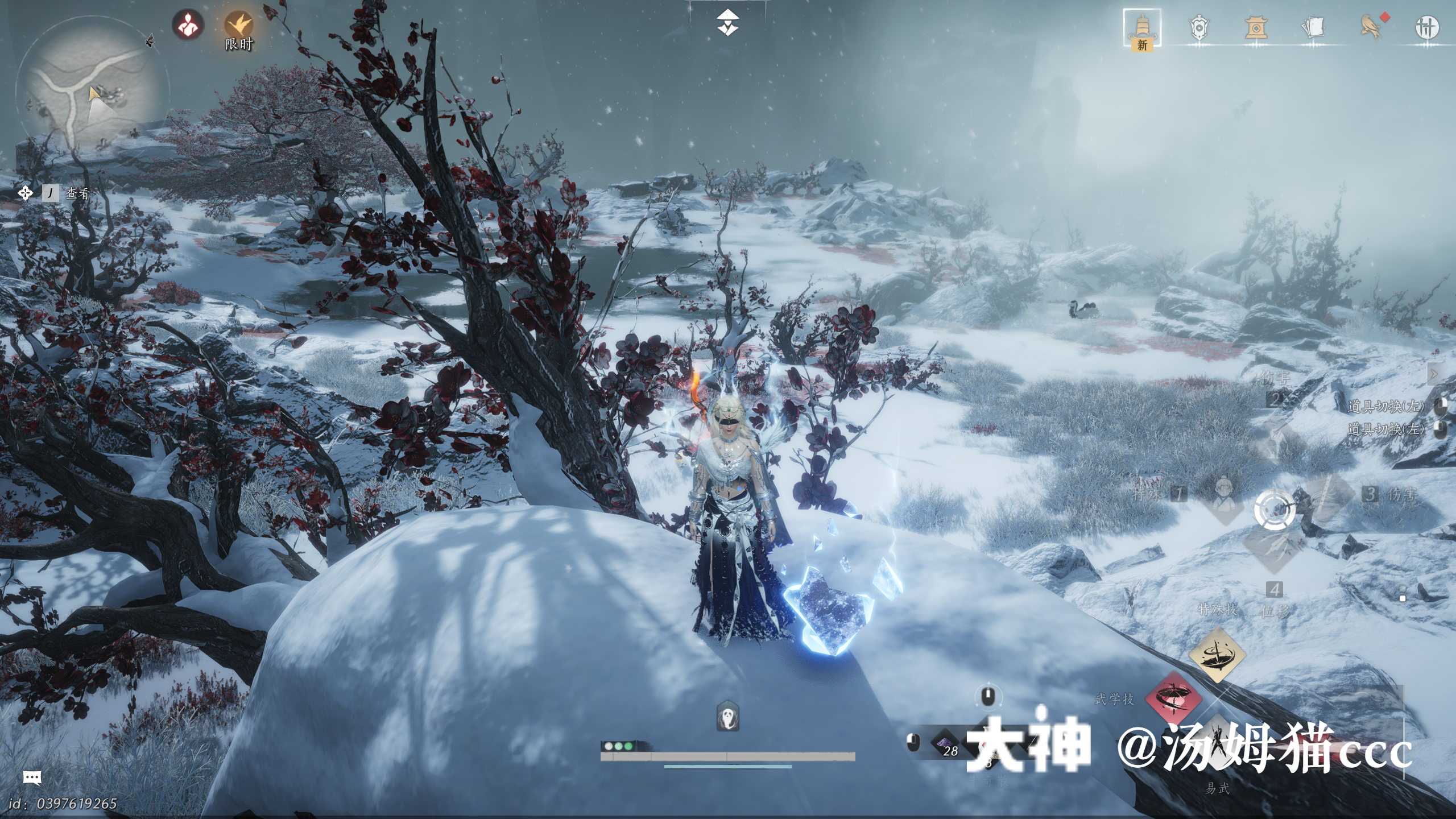Open the golden bird notification icon
This screenshot has width=1456, height=819.
point(1371,28)
